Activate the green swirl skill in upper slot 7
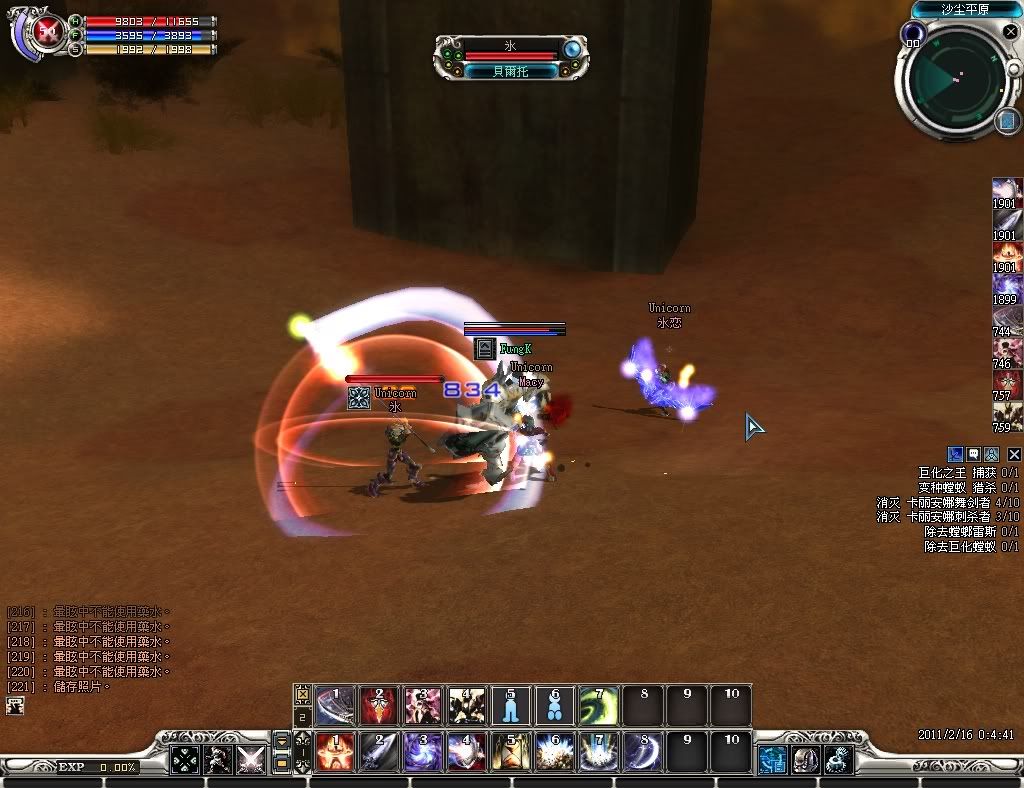Viewport: 1024px width, 788px height. tap(598, 706)
